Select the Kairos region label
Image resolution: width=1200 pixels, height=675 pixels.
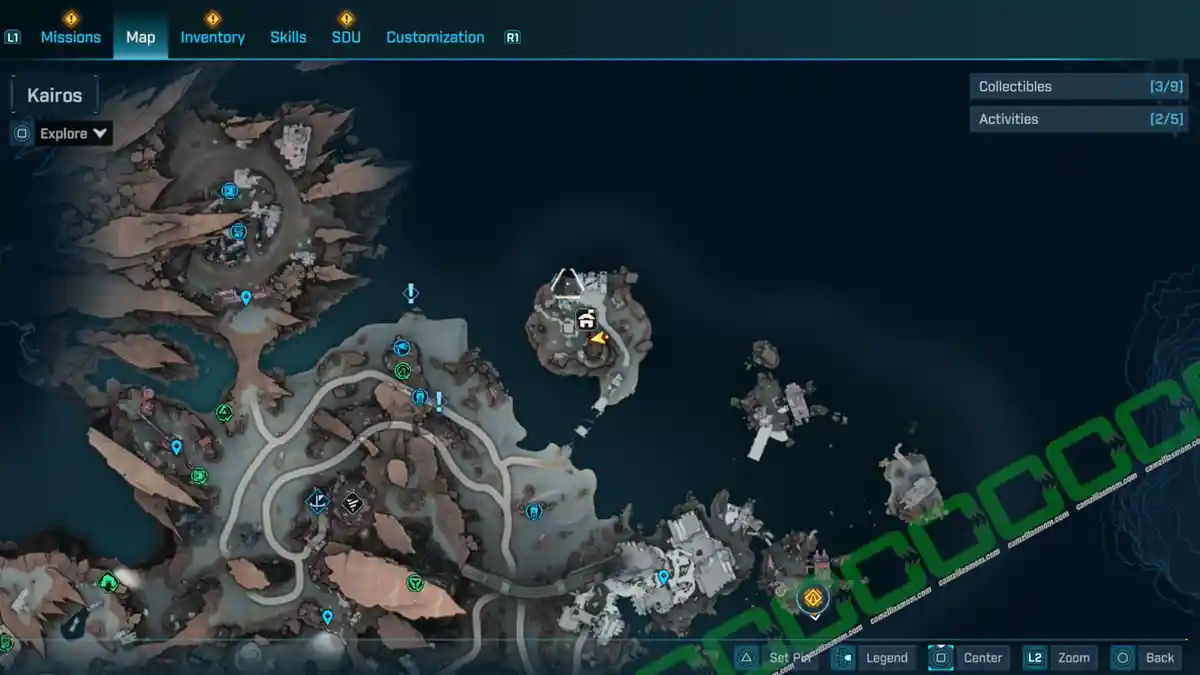pos(54,96)
